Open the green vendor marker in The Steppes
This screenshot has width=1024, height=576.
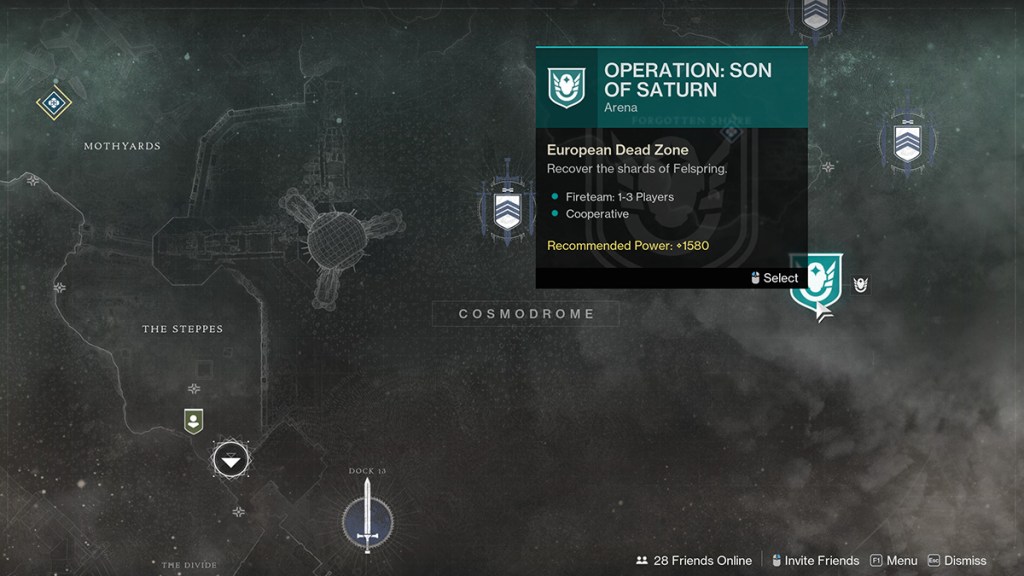(x=193, y=421)
